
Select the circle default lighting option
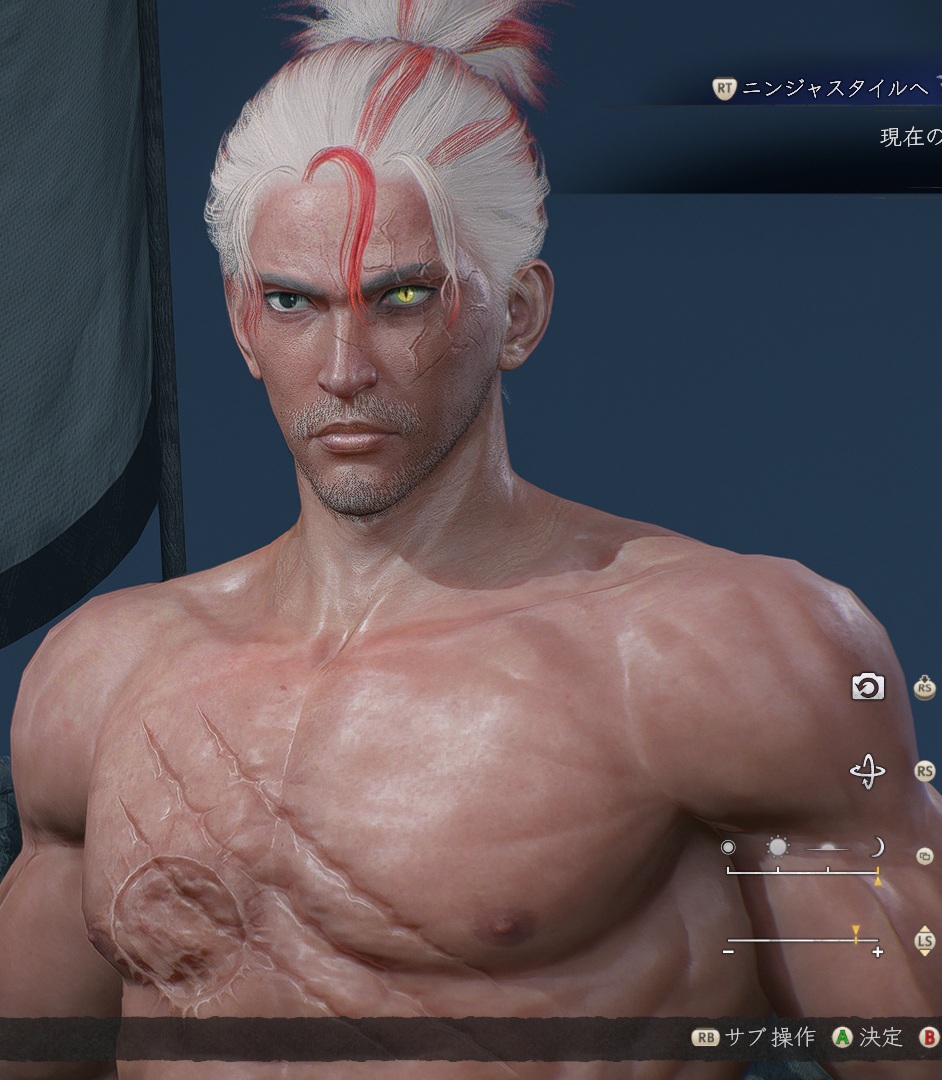click(728, 848)
